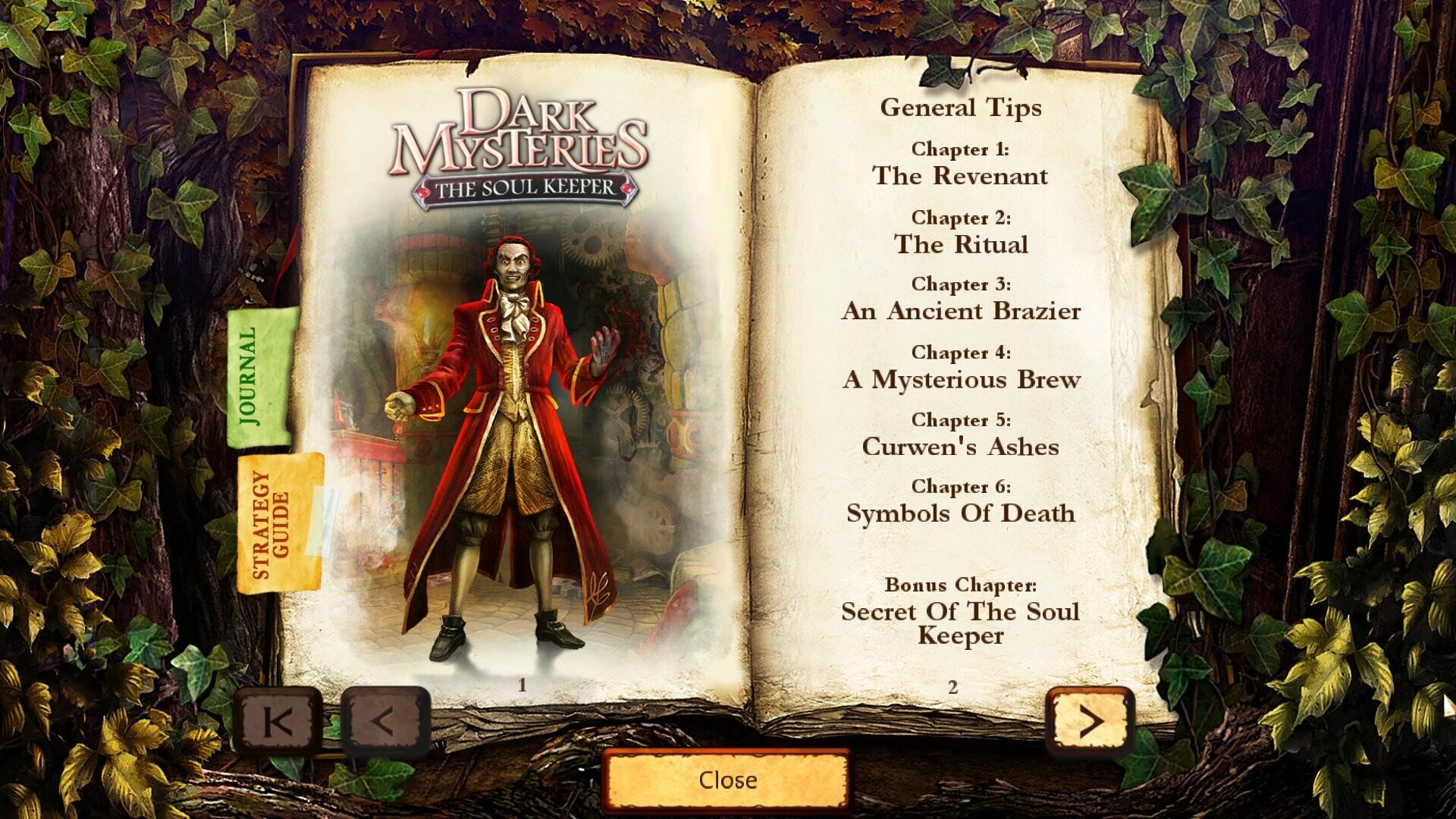Click the next page arrow icon
Screen dimensions: 1456x819
(x=1092, y=719)
